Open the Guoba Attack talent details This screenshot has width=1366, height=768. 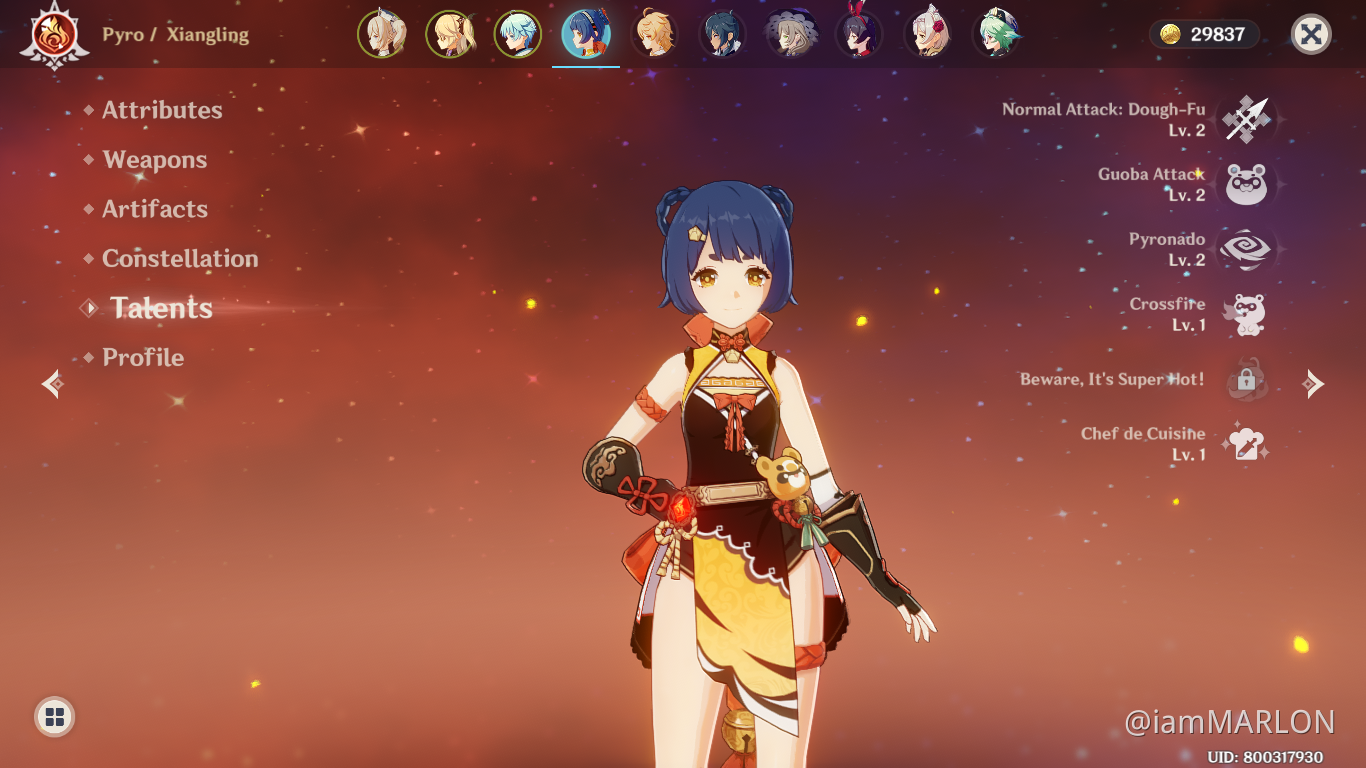click(x=1246, y=185)
